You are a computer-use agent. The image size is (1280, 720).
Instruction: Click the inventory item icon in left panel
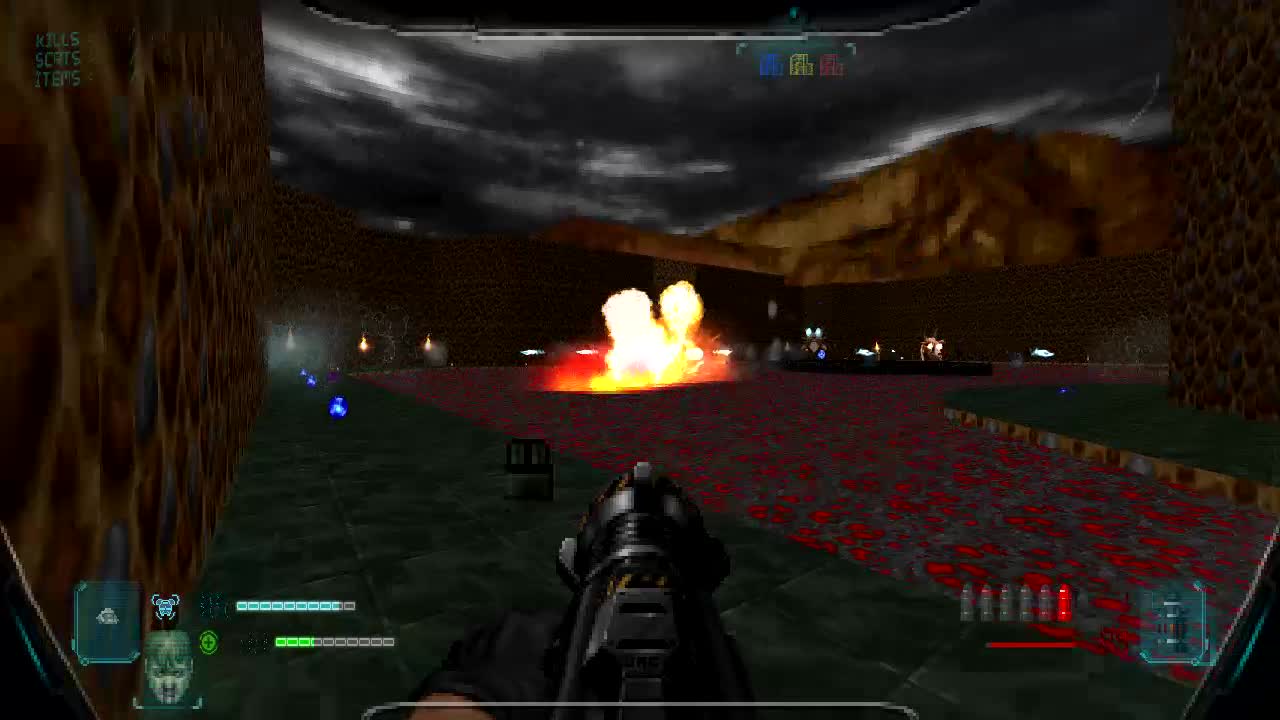pyautogui.click(x=108, y=615)
